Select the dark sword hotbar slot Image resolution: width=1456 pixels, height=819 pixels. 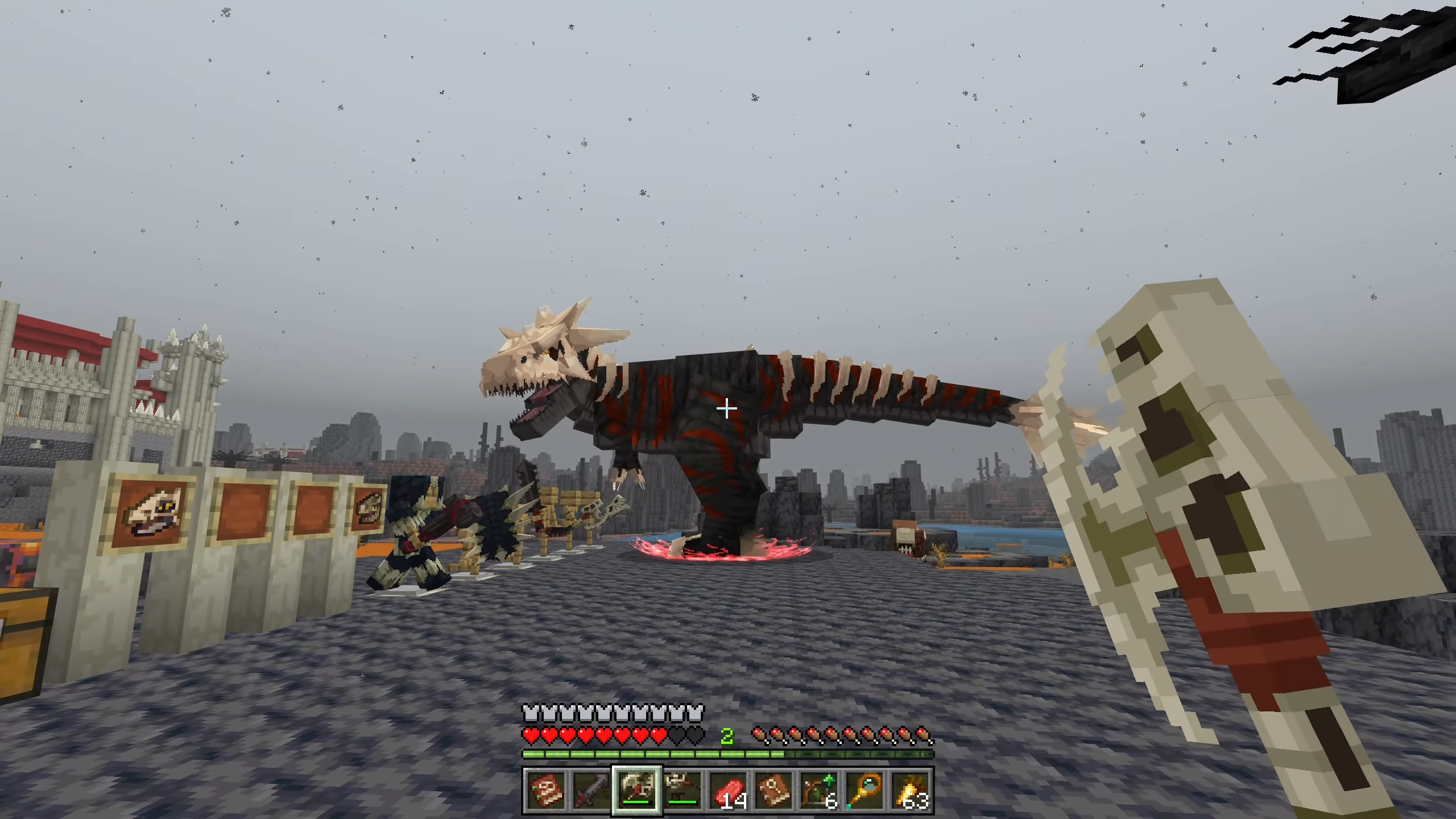click(591, 791)
